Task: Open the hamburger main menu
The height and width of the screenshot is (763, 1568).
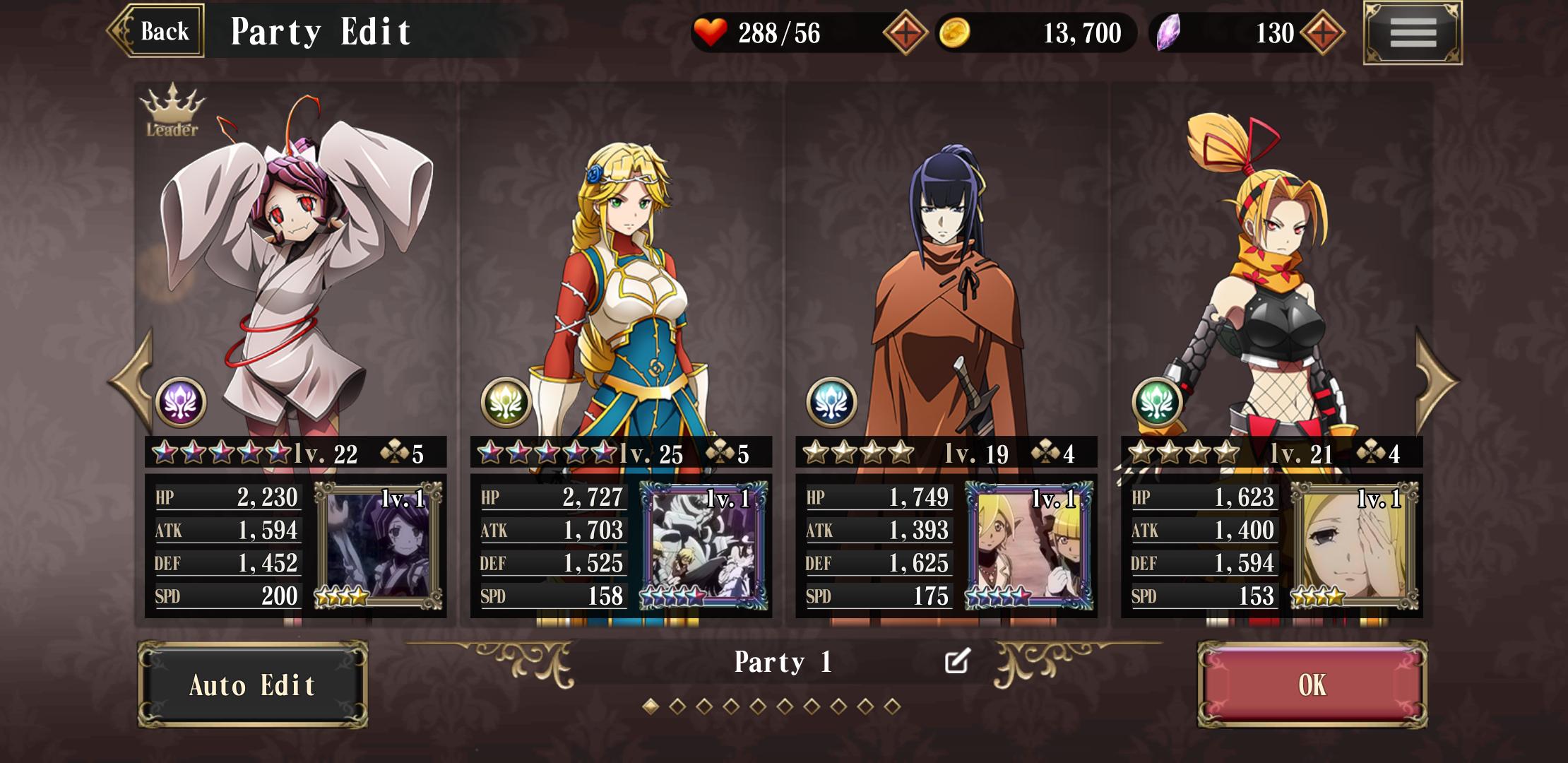Action: click(x=1413, y=32)
